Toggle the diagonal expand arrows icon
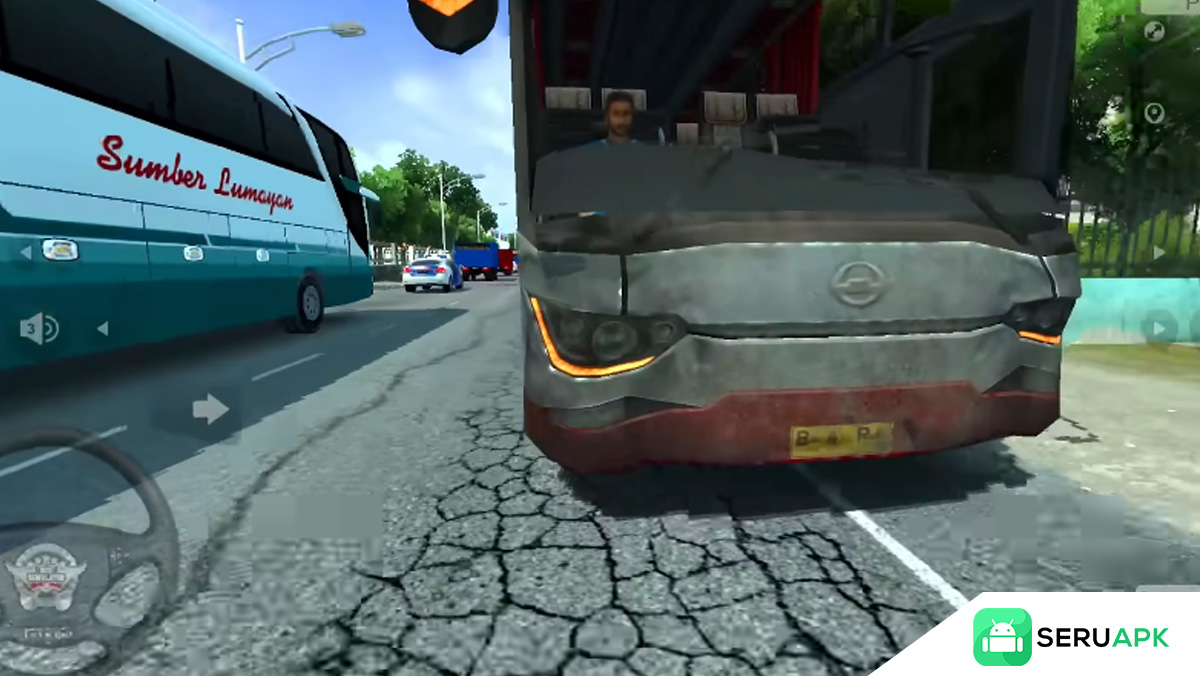Screen dimensions: 1200x676 coord(1154,31)
